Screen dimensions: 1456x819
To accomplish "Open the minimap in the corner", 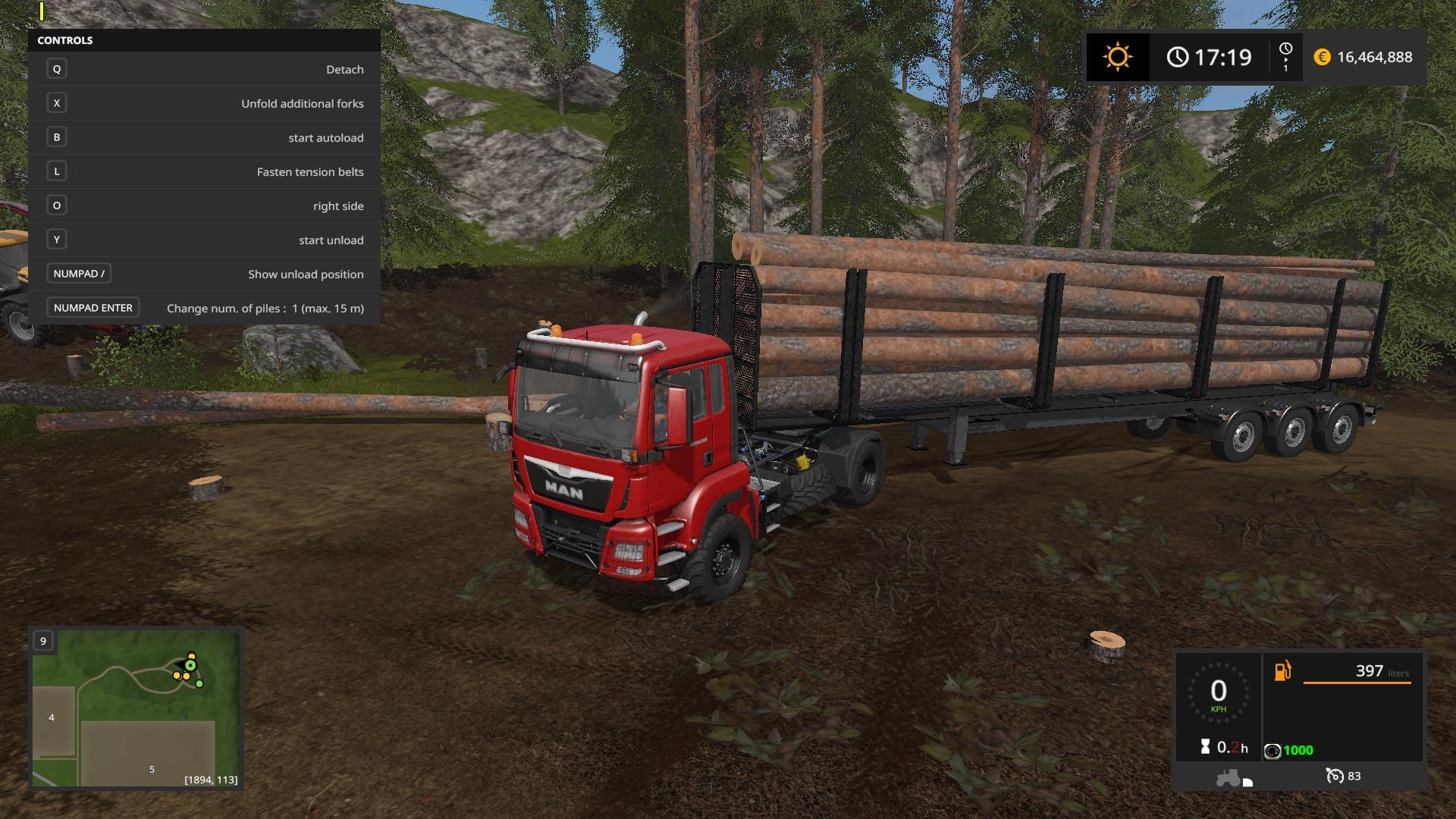I will coord(136,708).
